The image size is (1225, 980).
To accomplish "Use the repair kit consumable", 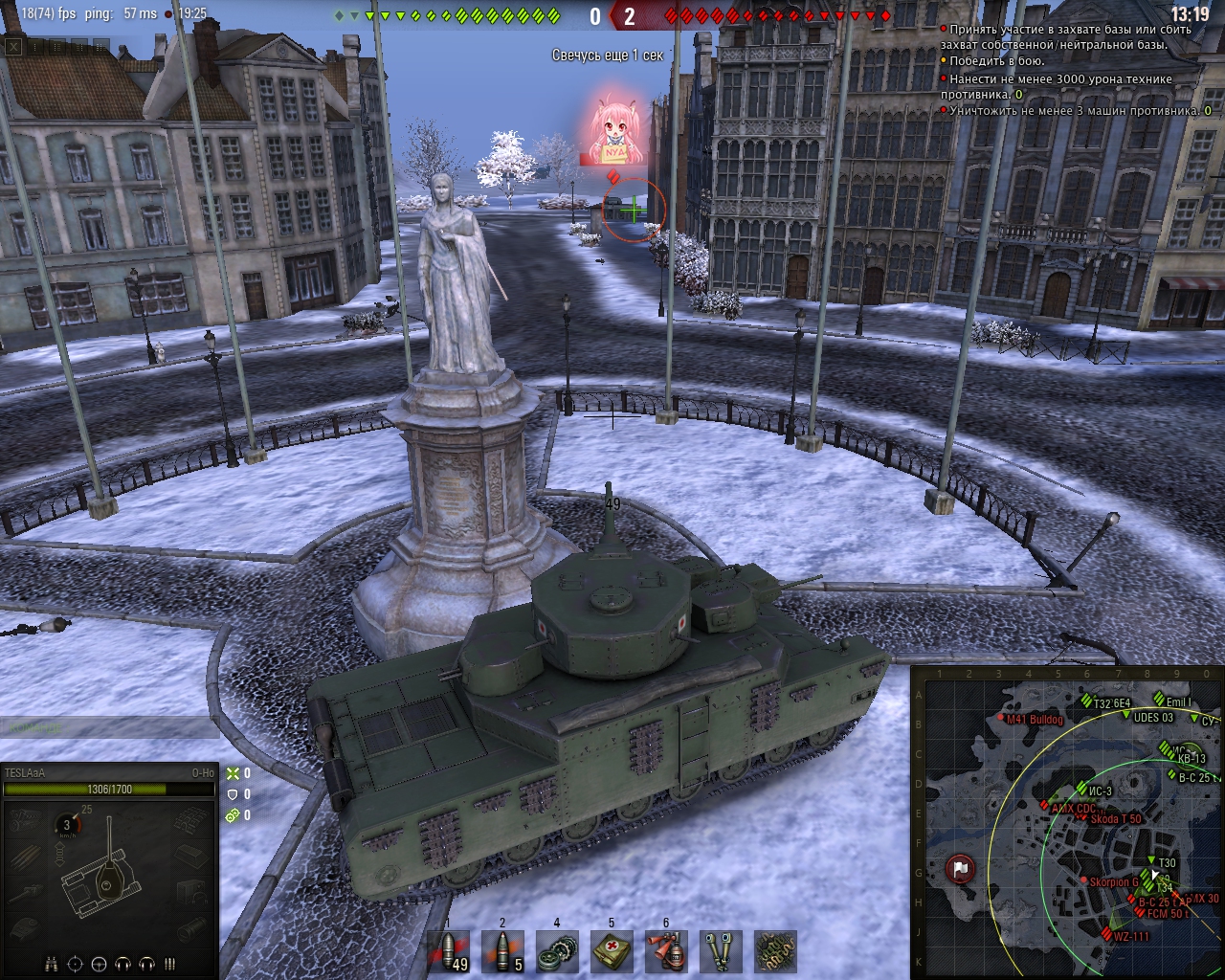I will (x=556, y=951).
